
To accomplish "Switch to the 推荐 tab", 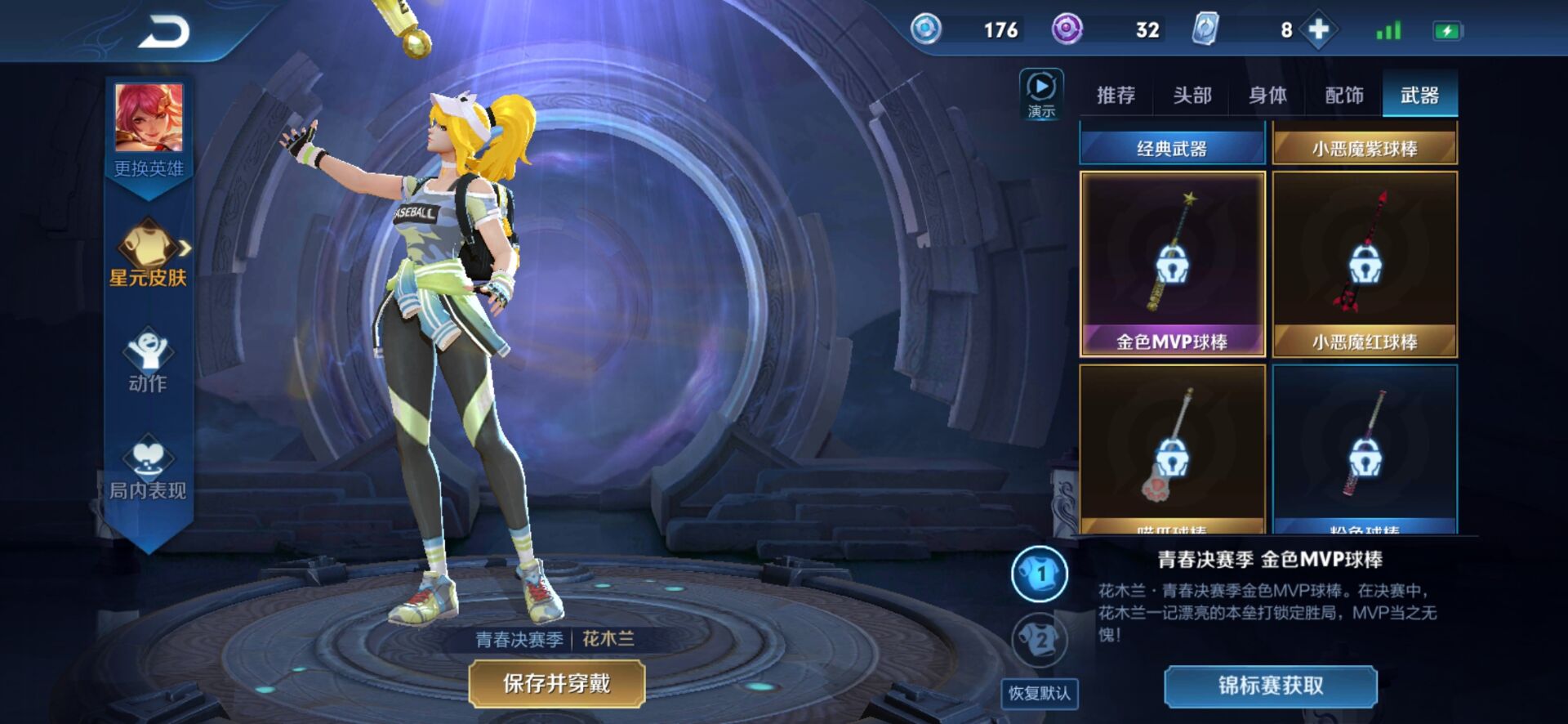I will coord(1116,96).
